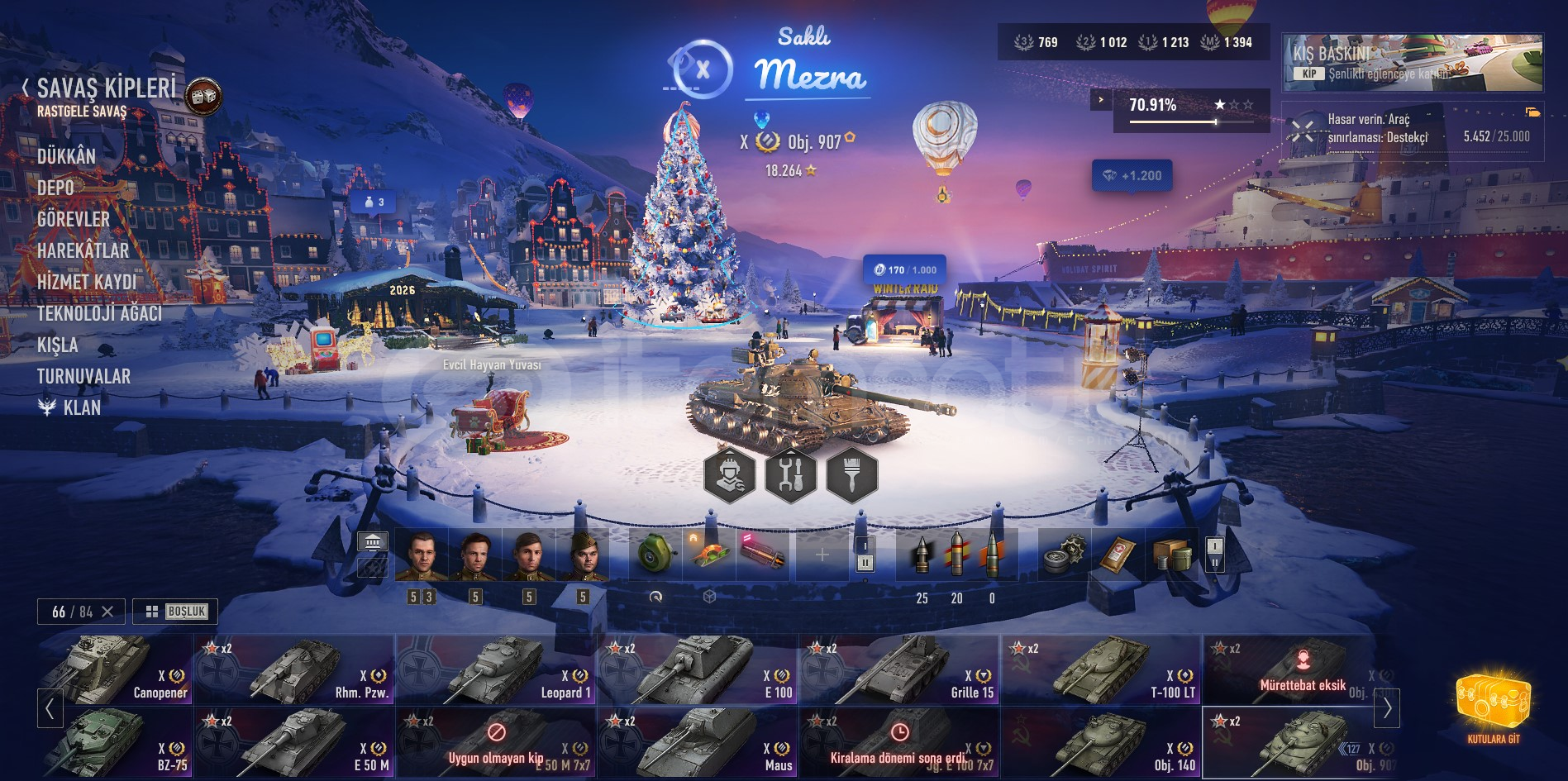The height and width of the screenshot is (781, 1568).
Task: Open the Dükkân shop menu
Action: pyautogui.click(x=66, y=156)
